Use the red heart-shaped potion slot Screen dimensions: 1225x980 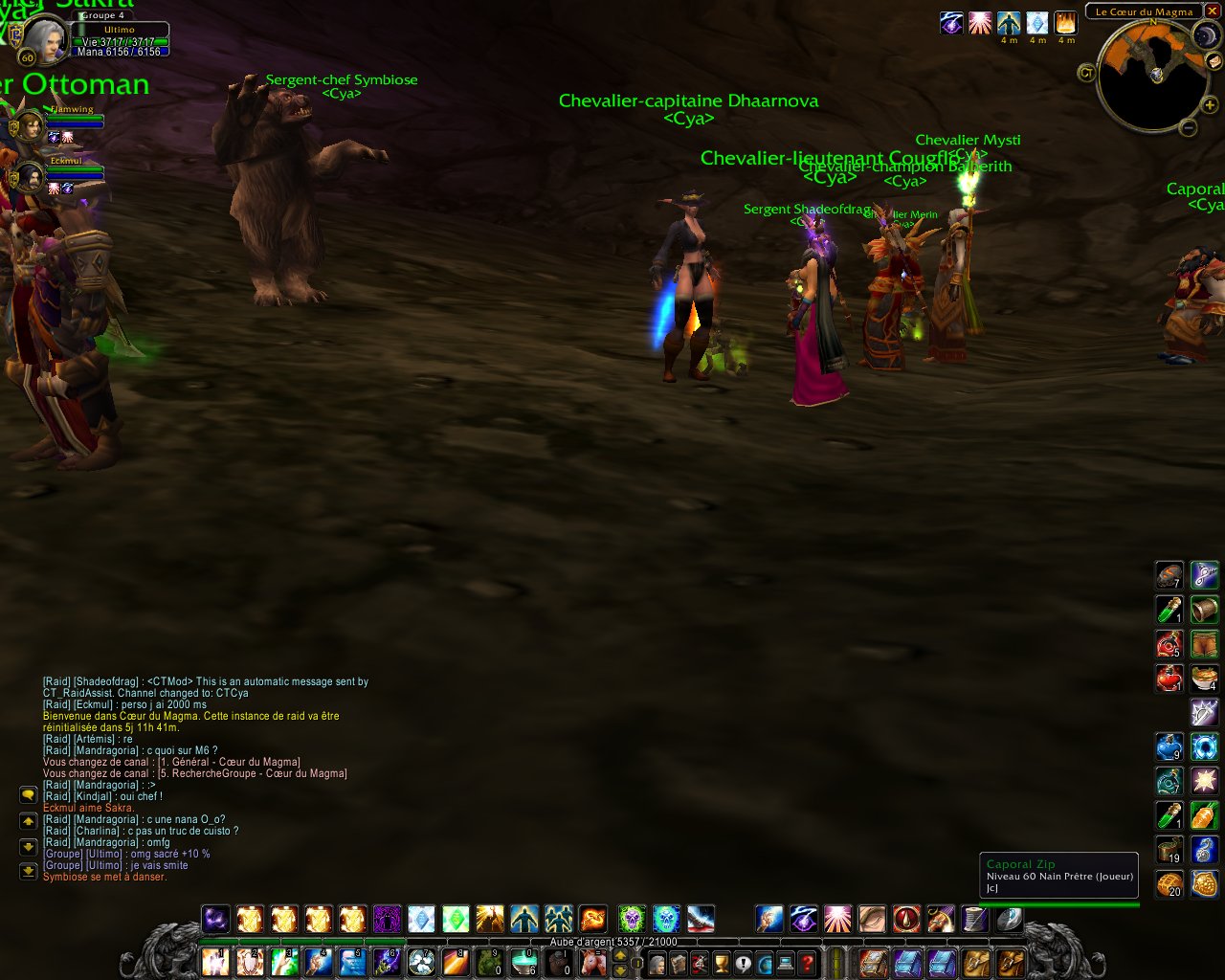point(1169,679)
